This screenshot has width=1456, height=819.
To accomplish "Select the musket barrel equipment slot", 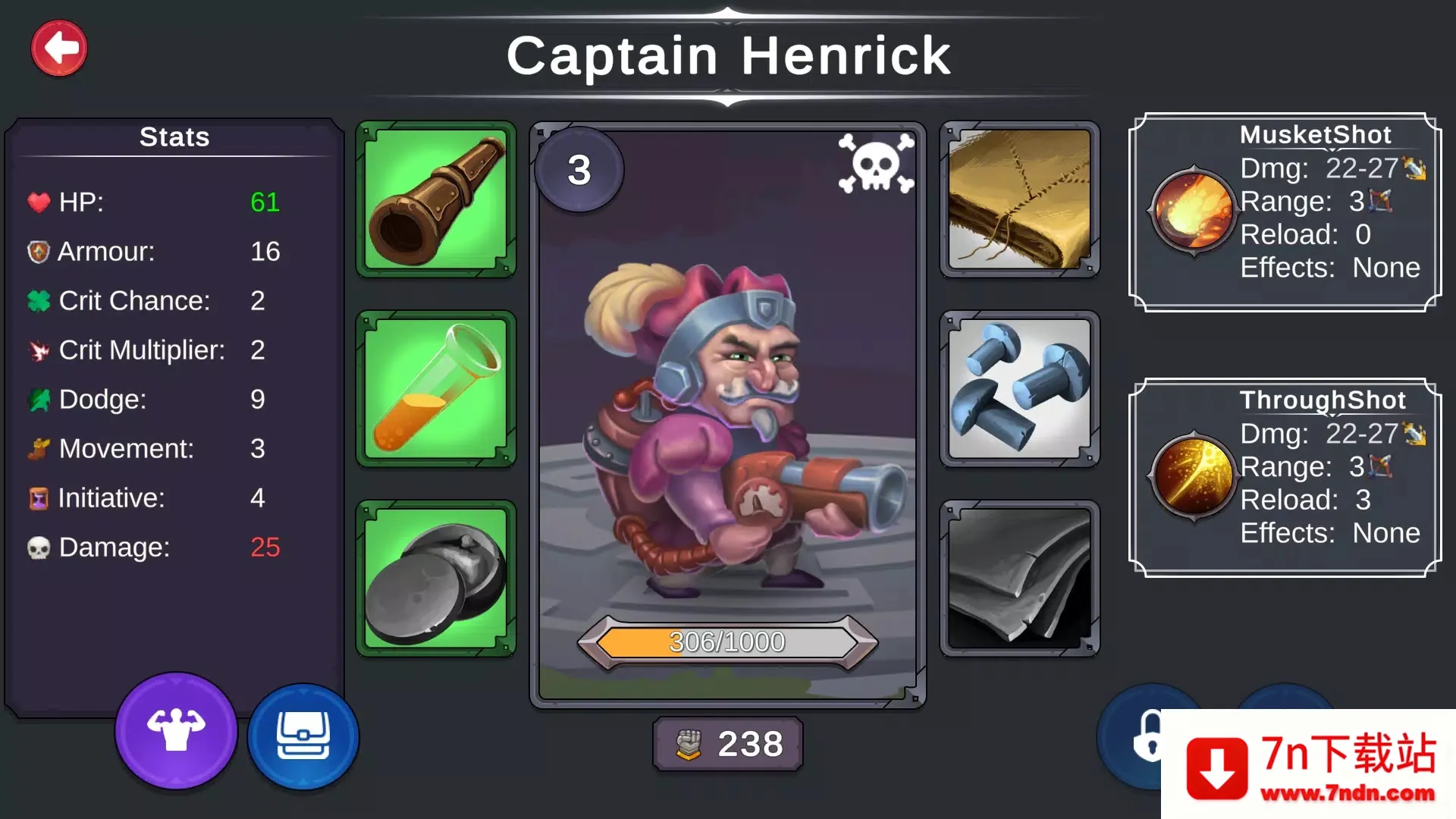I will point(436,199).
